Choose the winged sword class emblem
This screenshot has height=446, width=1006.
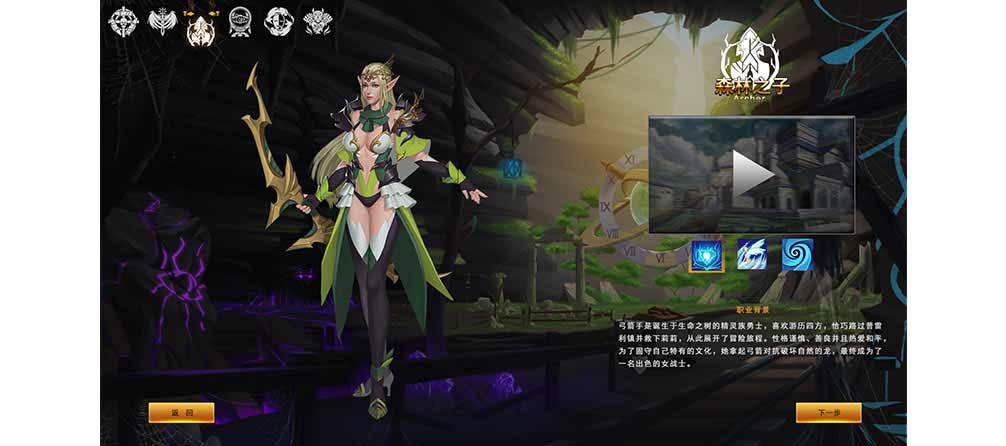[162, 20]
